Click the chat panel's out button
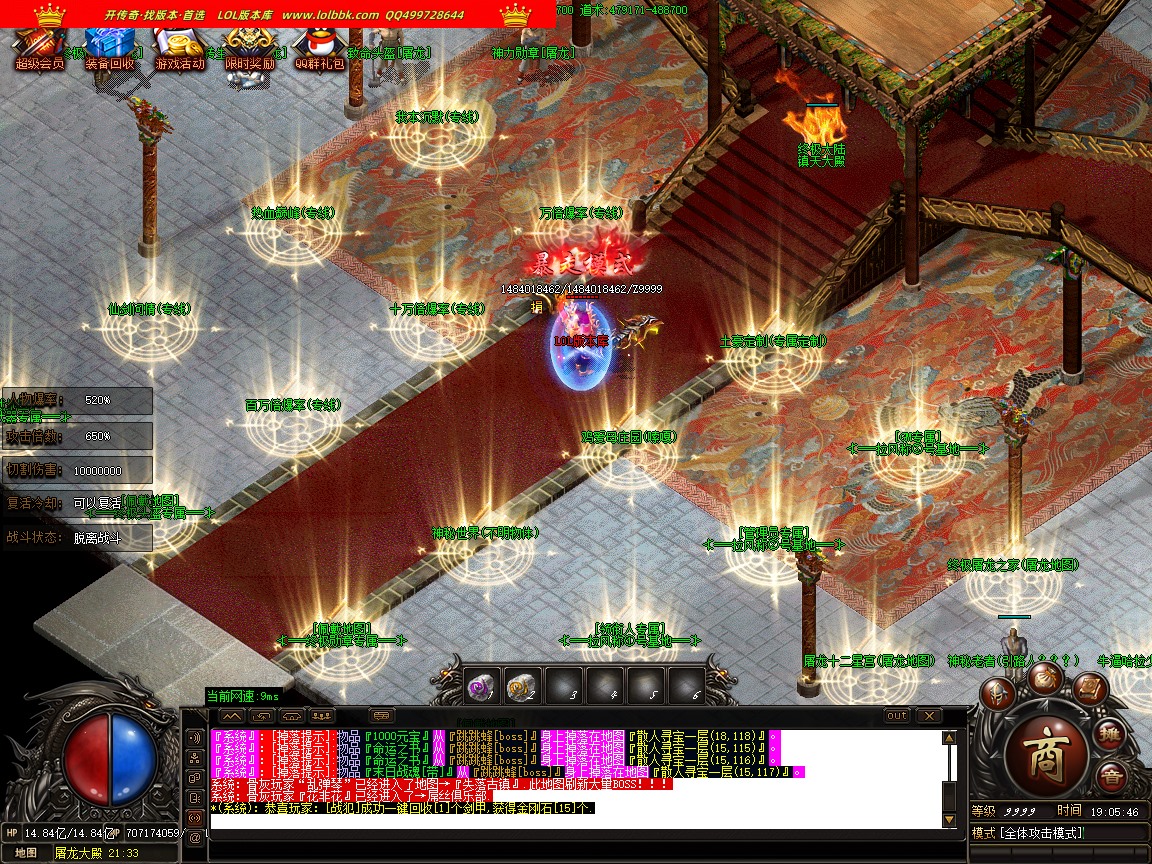 tap(897, 716)
